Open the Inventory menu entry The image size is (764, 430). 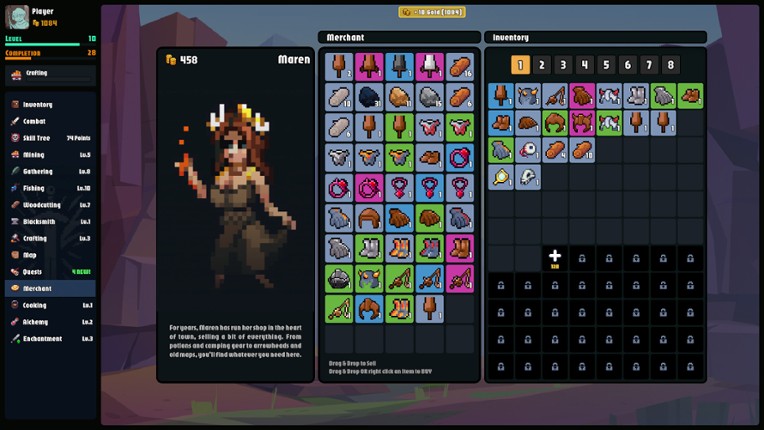pos(38,104)
